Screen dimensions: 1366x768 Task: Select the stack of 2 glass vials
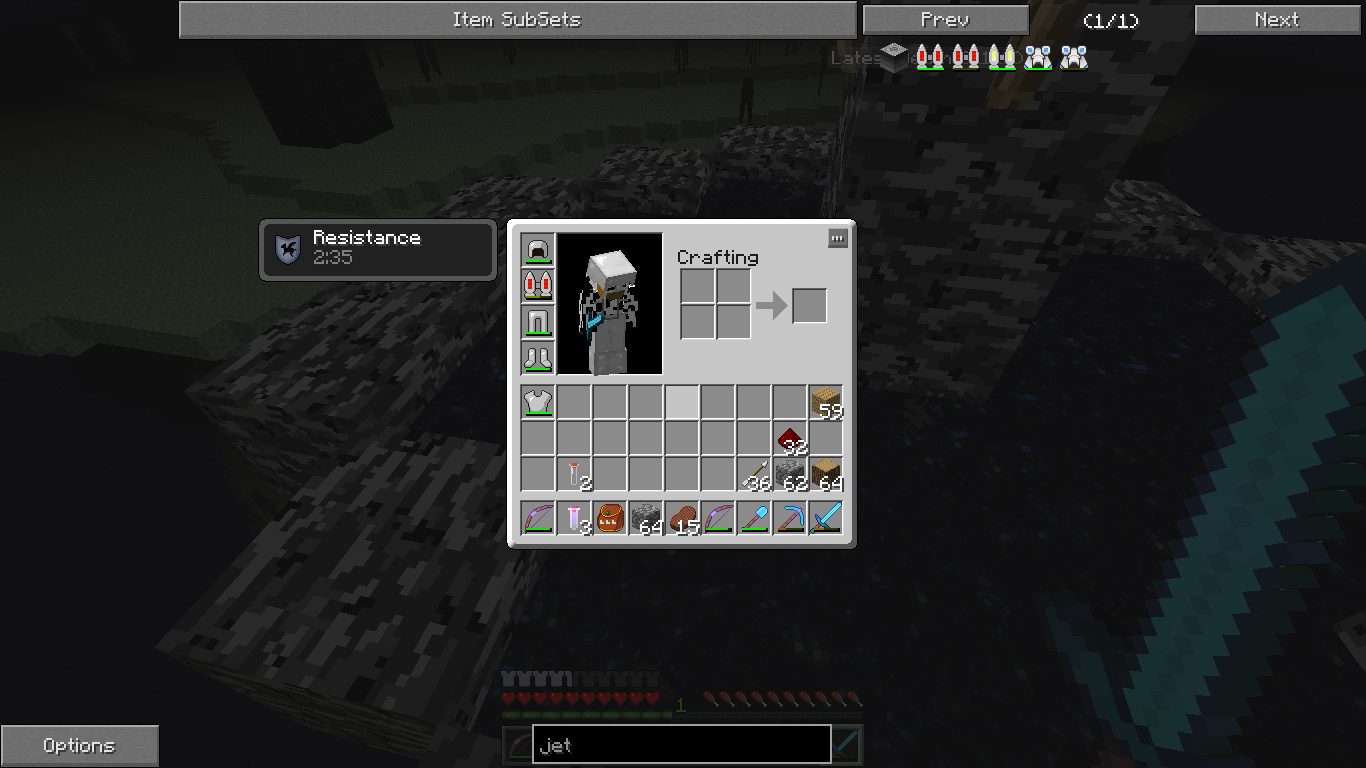574,474
